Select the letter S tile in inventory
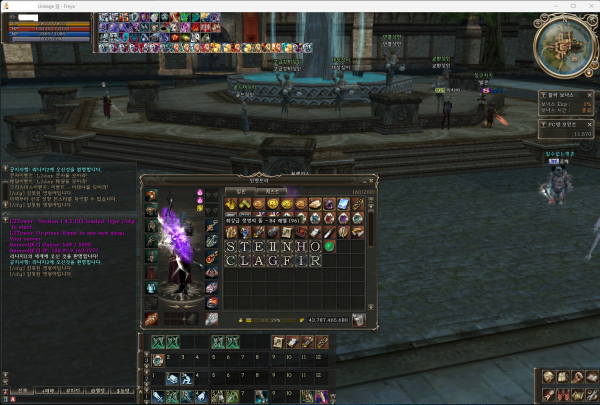 (231, 246)
